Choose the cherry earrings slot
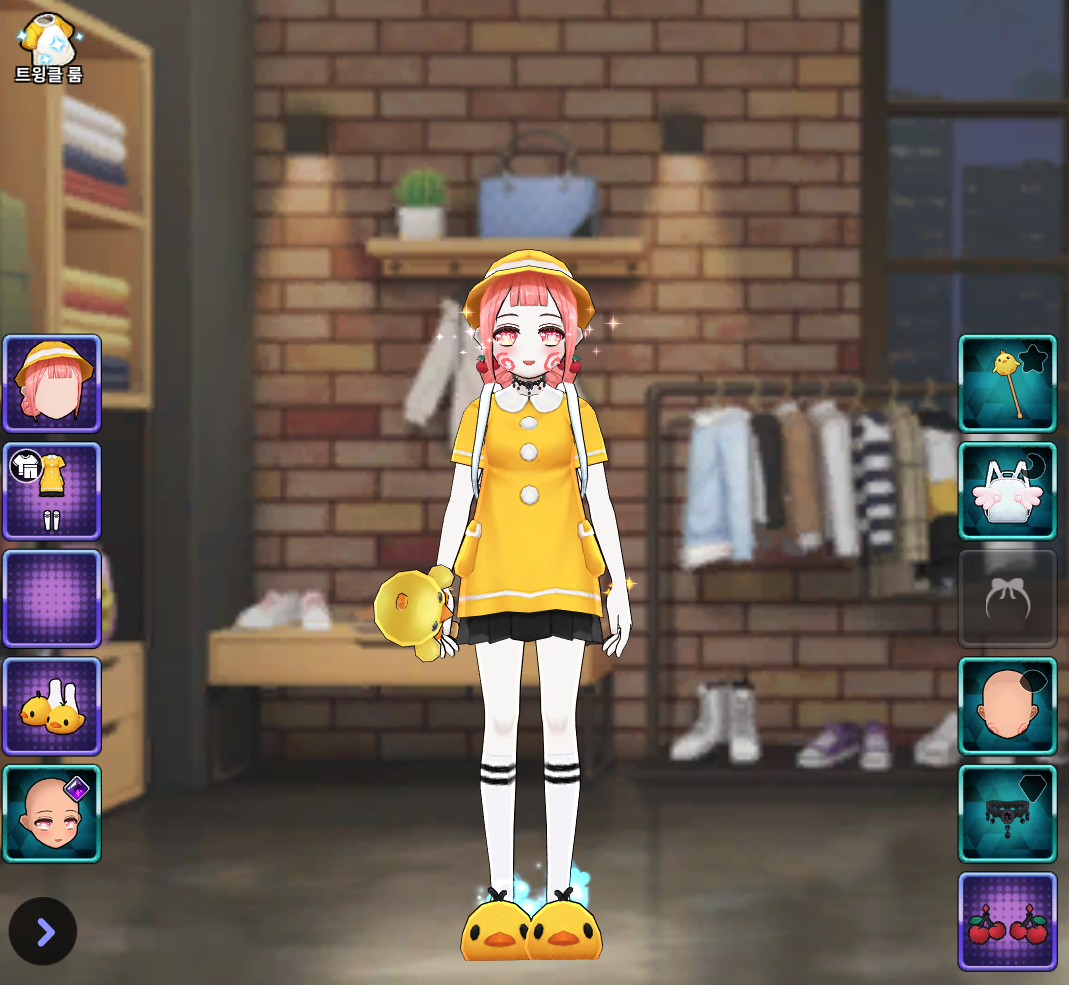The height and width of the screenshot is (985, 1069). (1007, 921)
